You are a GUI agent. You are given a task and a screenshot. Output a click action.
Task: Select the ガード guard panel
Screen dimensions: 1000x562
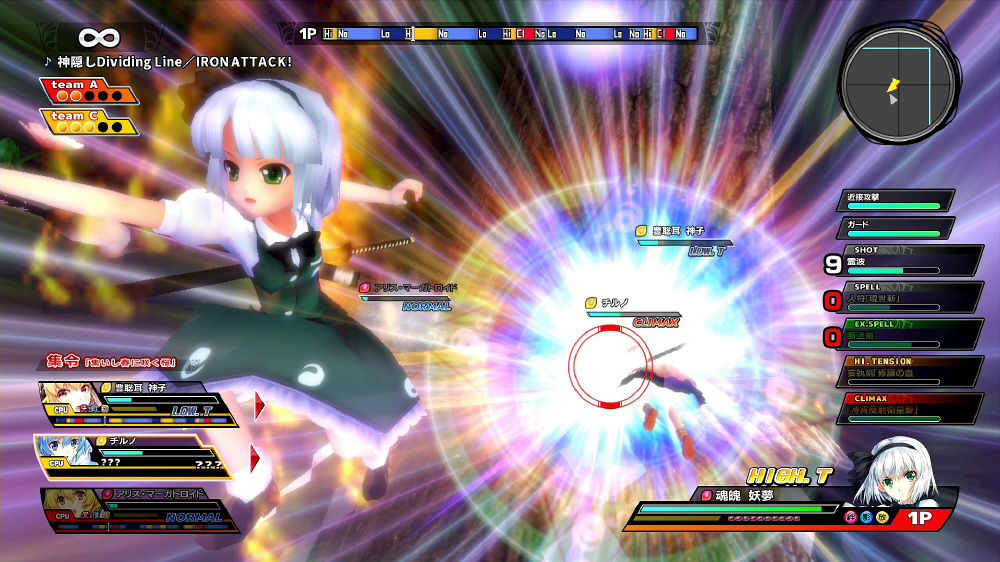(895, 229)
